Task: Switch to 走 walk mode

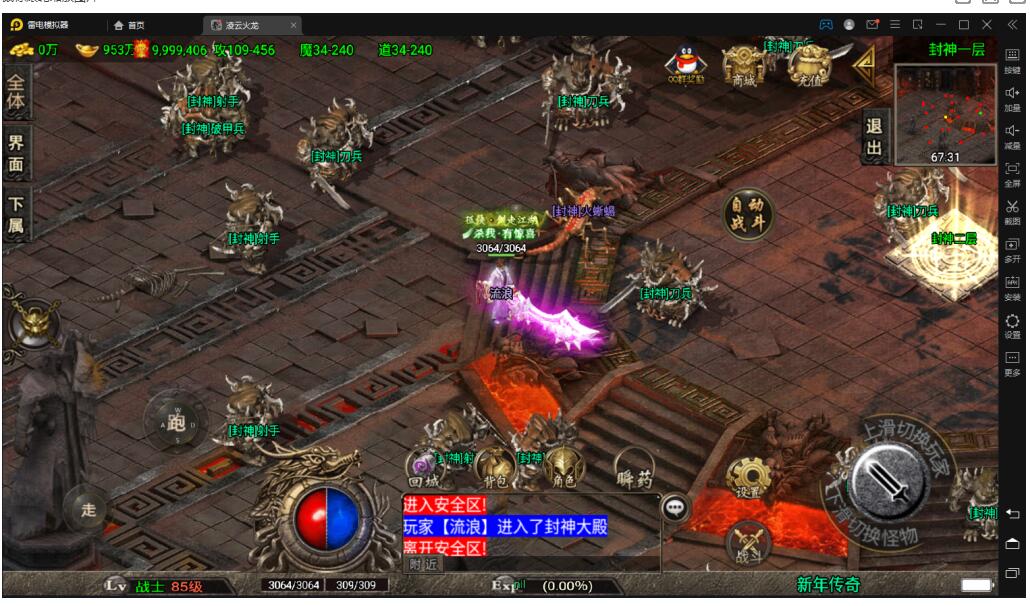Action: [x=89, y=510]
